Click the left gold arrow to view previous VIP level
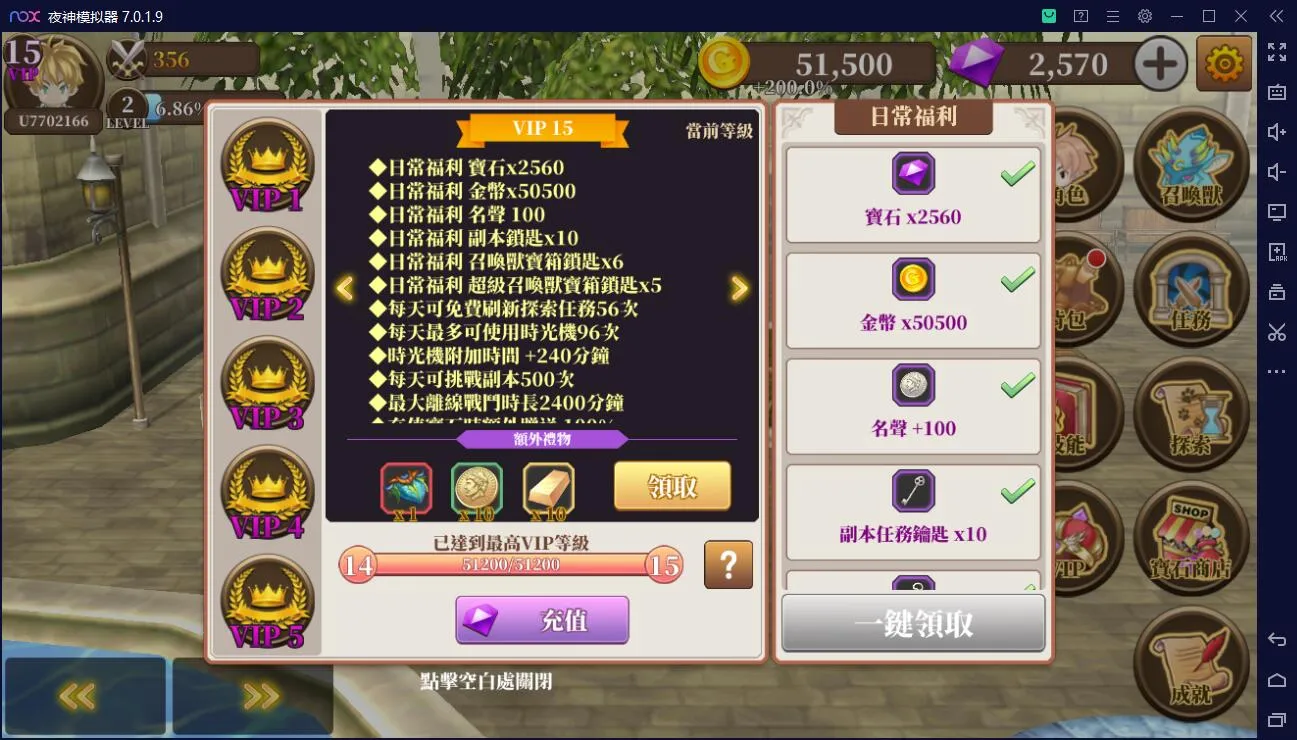Image resolution: width=1297 pixels, height=740 pixels. point(344,288)
